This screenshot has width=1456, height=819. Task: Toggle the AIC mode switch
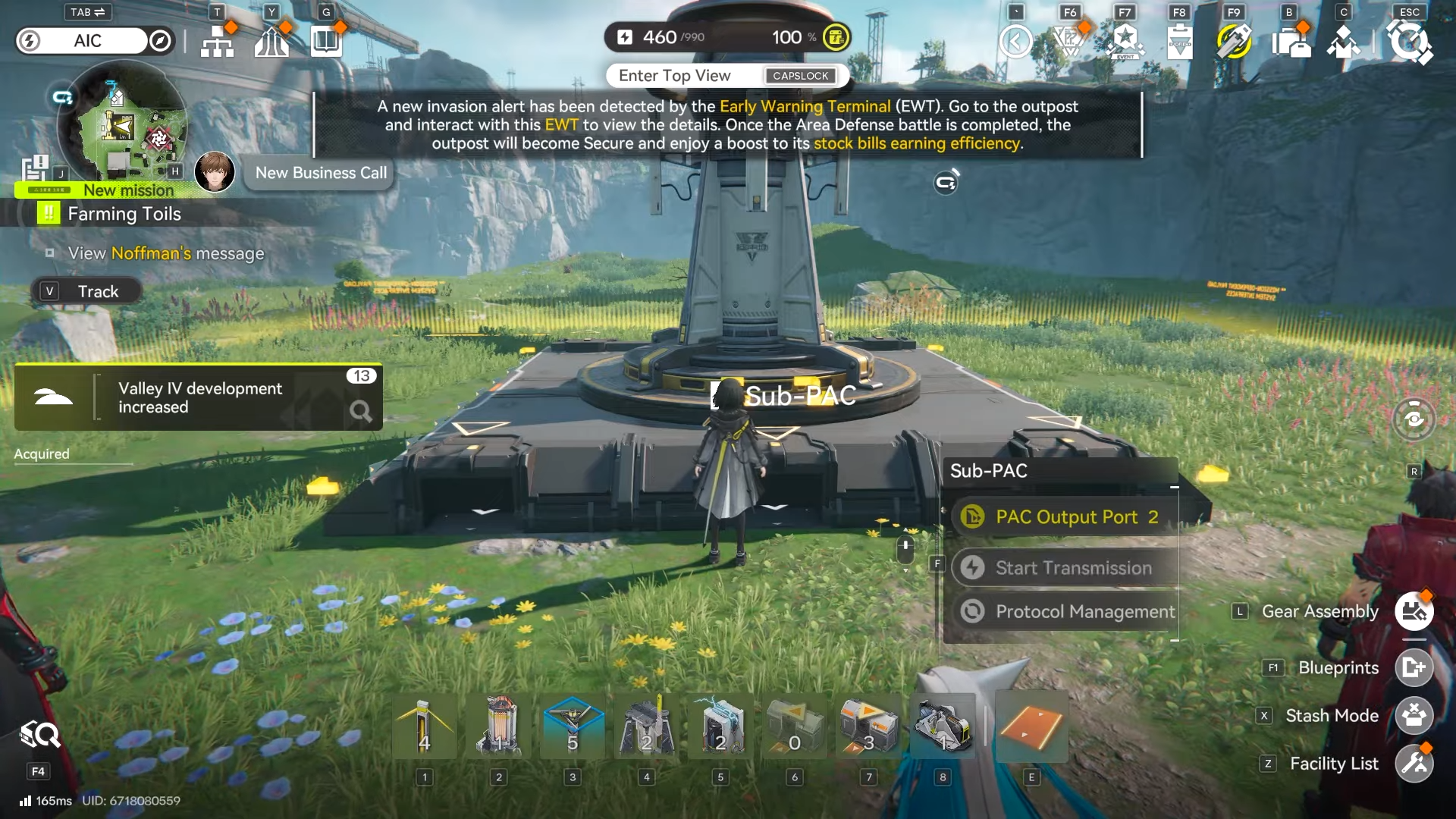(95, 41)
